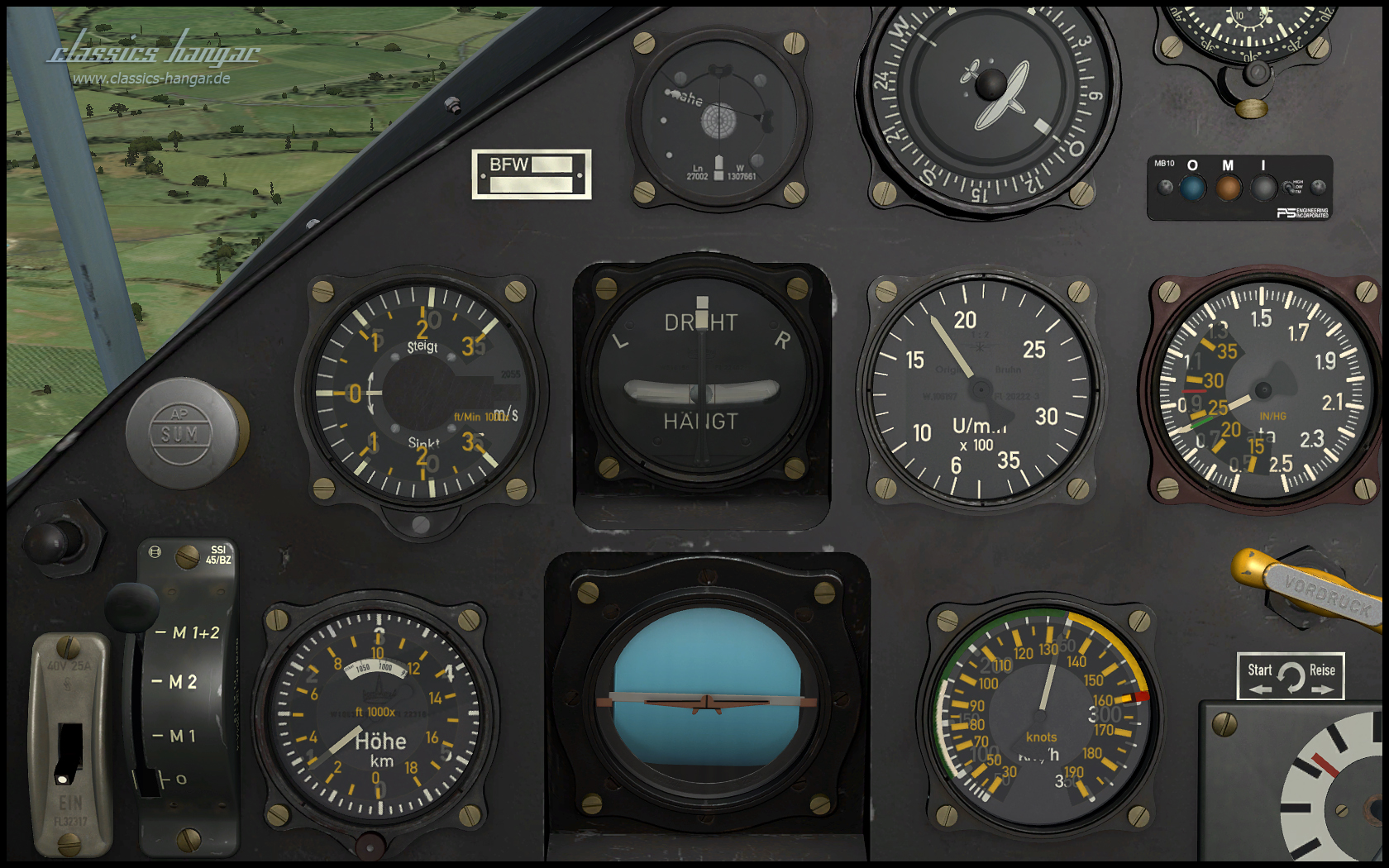Flip the EIN master switch
The image size is (1389, 868).
(x=69, y=751)
